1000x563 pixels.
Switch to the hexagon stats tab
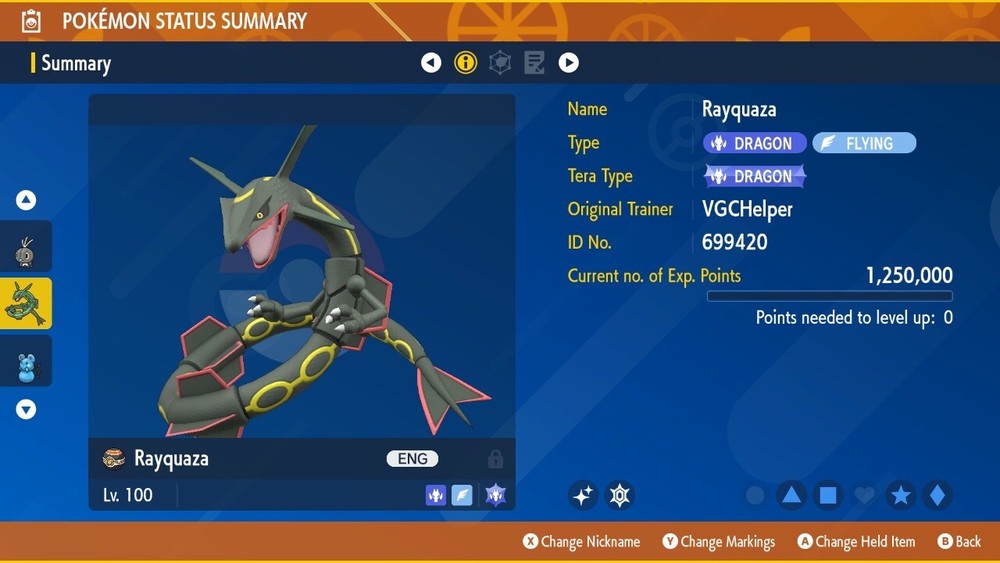pos(499,63)
